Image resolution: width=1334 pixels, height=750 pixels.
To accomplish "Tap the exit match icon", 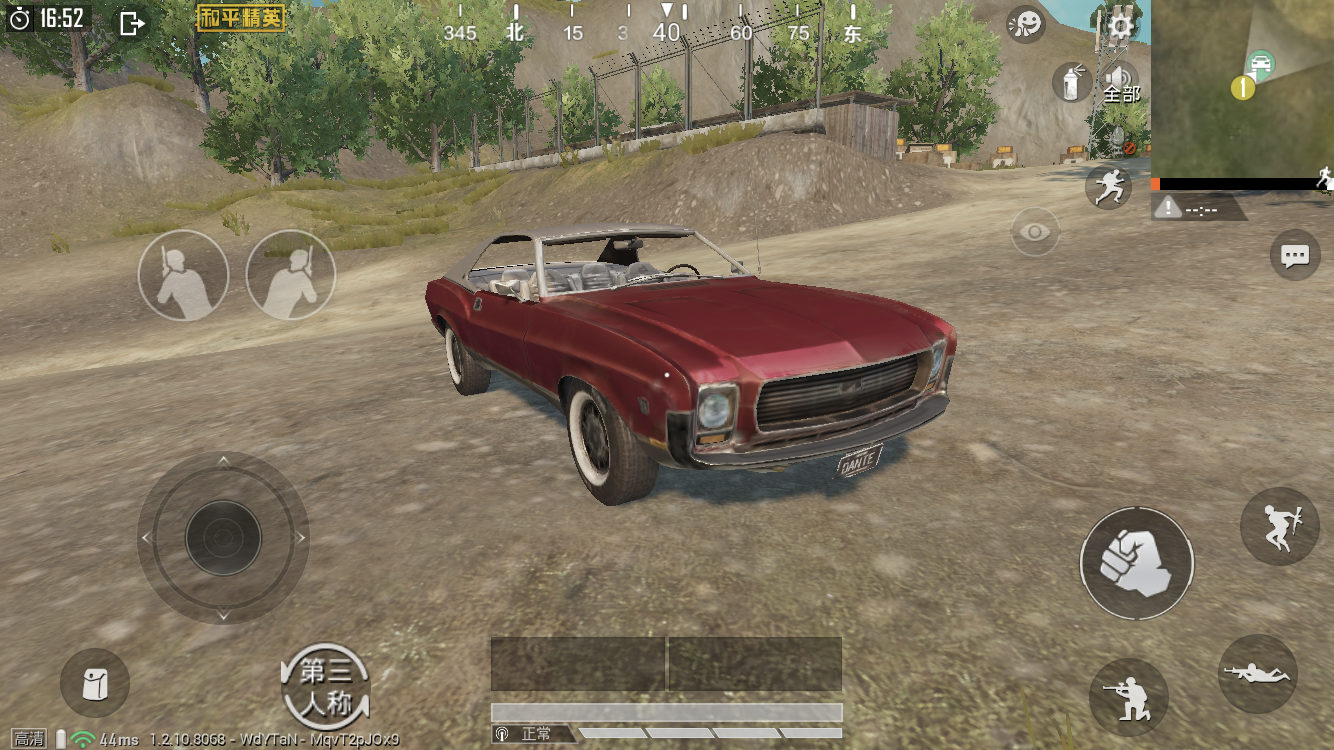I will tap(132, 23).
